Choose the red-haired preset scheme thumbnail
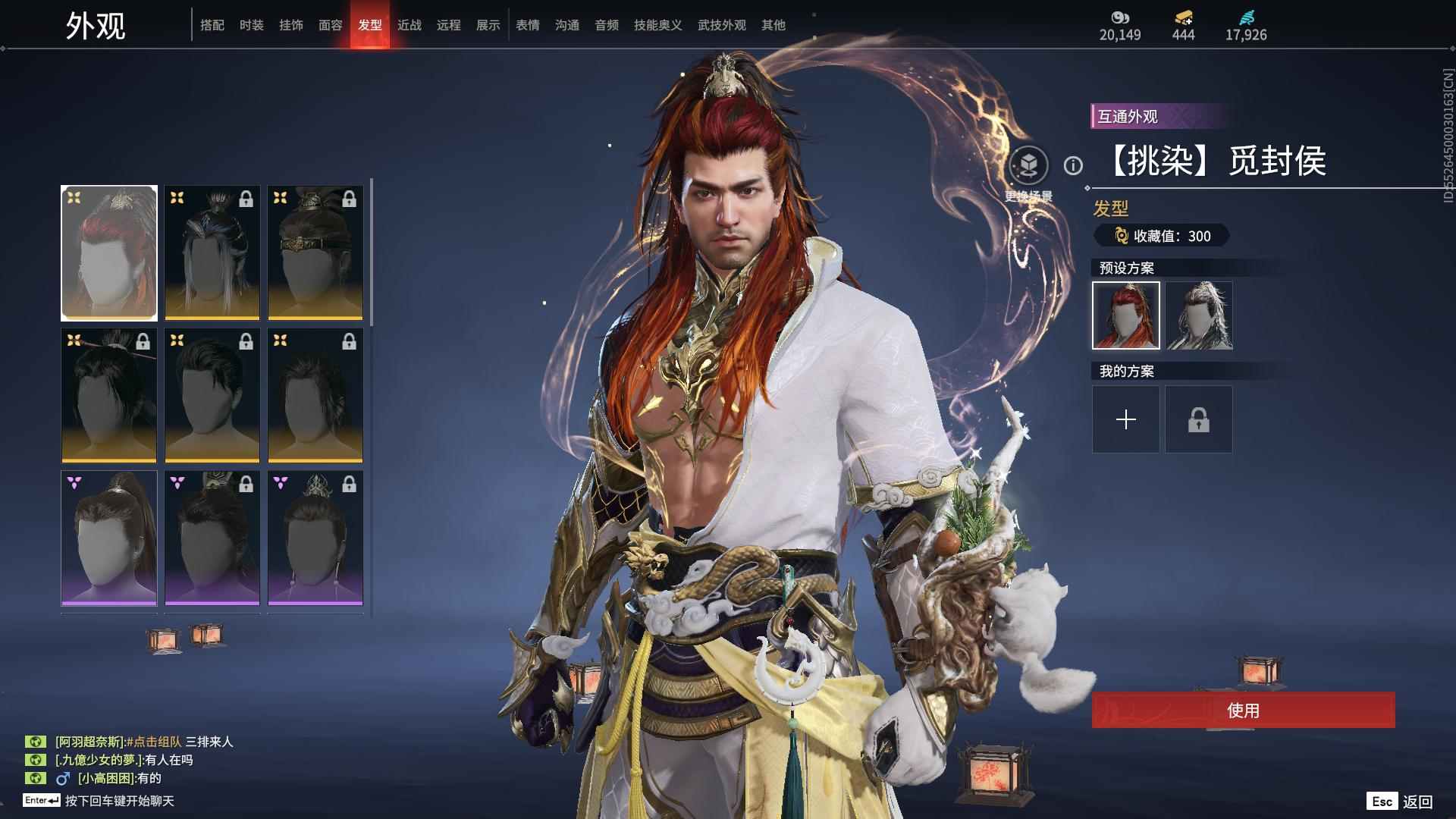This screenshot has width=1456, height=819. [1126, 315]
